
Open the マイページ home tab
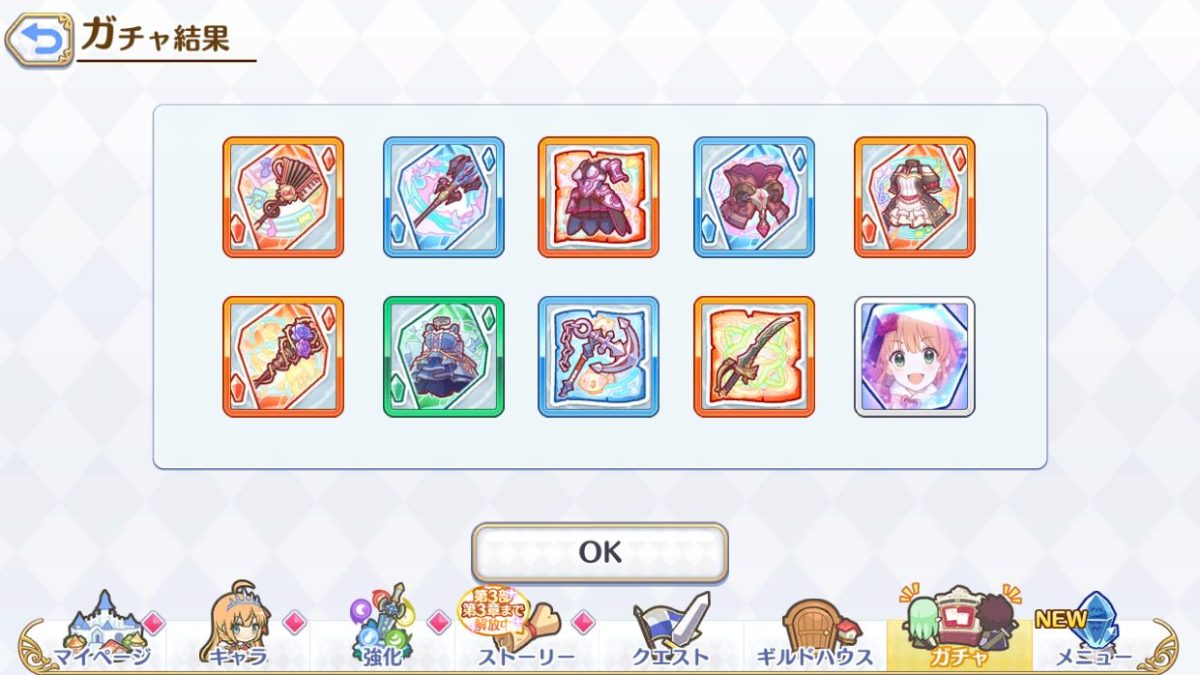pos(101,631)
